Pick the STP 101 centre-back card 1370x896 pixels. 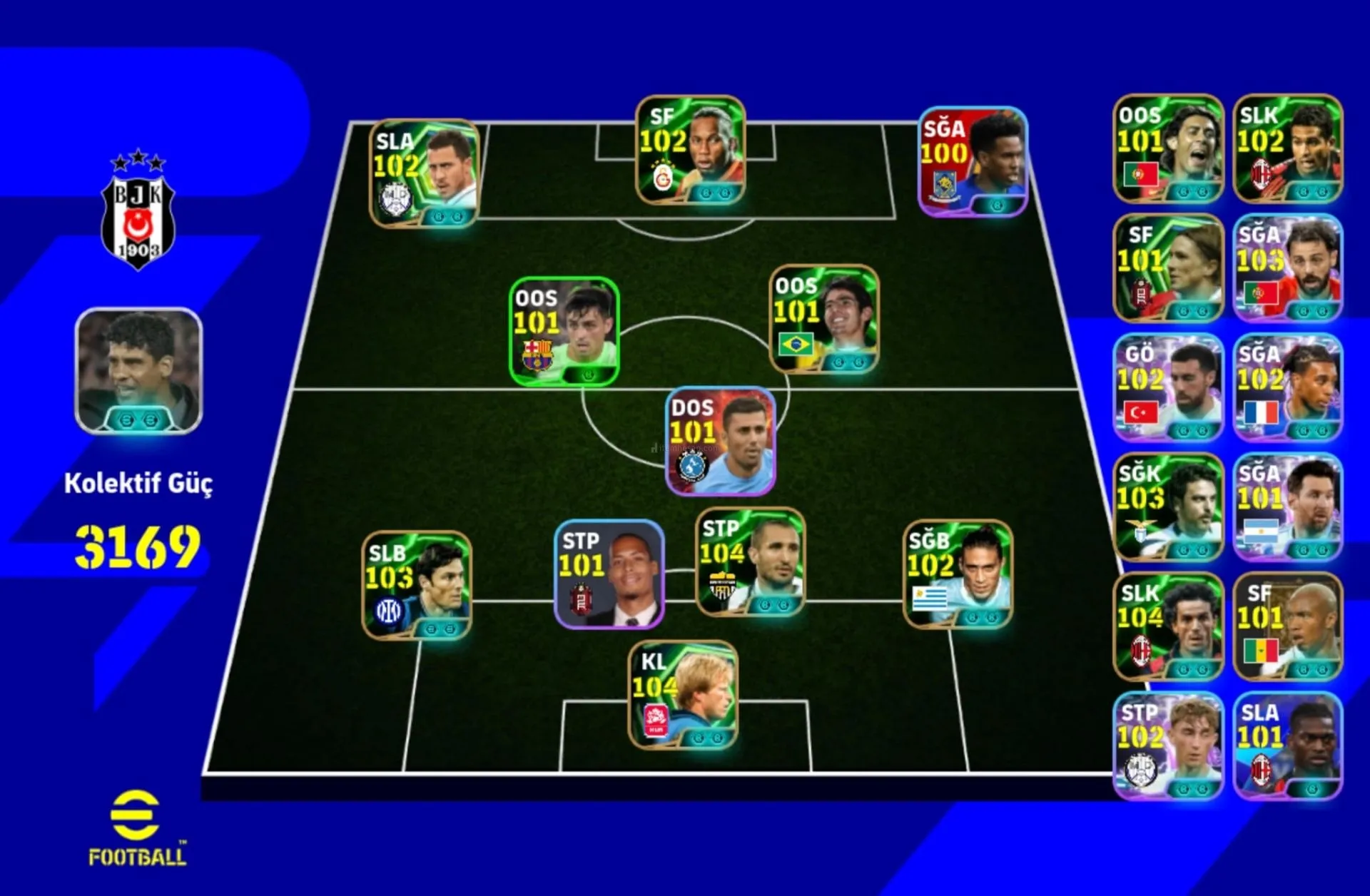[x=609, y=574]
